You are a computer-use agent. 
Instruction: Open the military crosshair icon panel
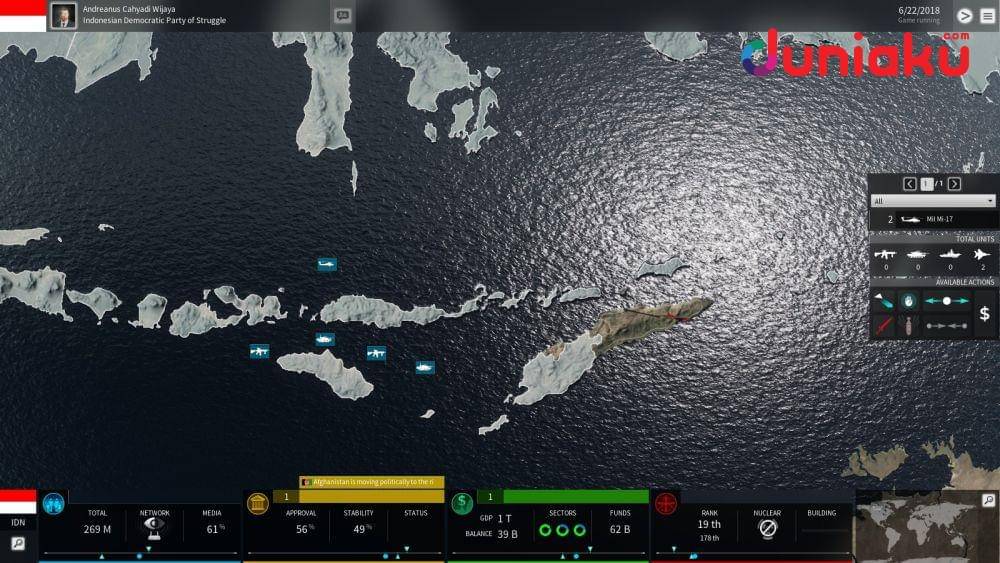coord(666,503)
